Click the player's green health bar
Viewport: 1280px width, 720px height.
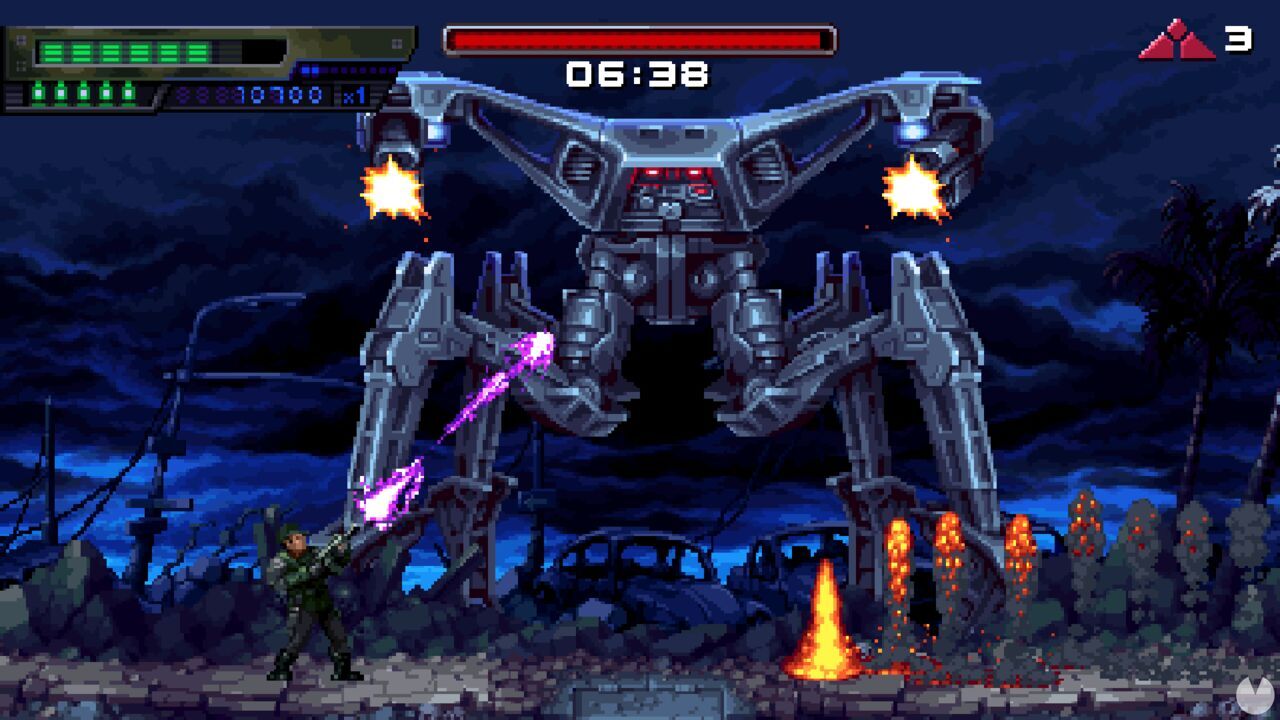[x=120, y=50]
